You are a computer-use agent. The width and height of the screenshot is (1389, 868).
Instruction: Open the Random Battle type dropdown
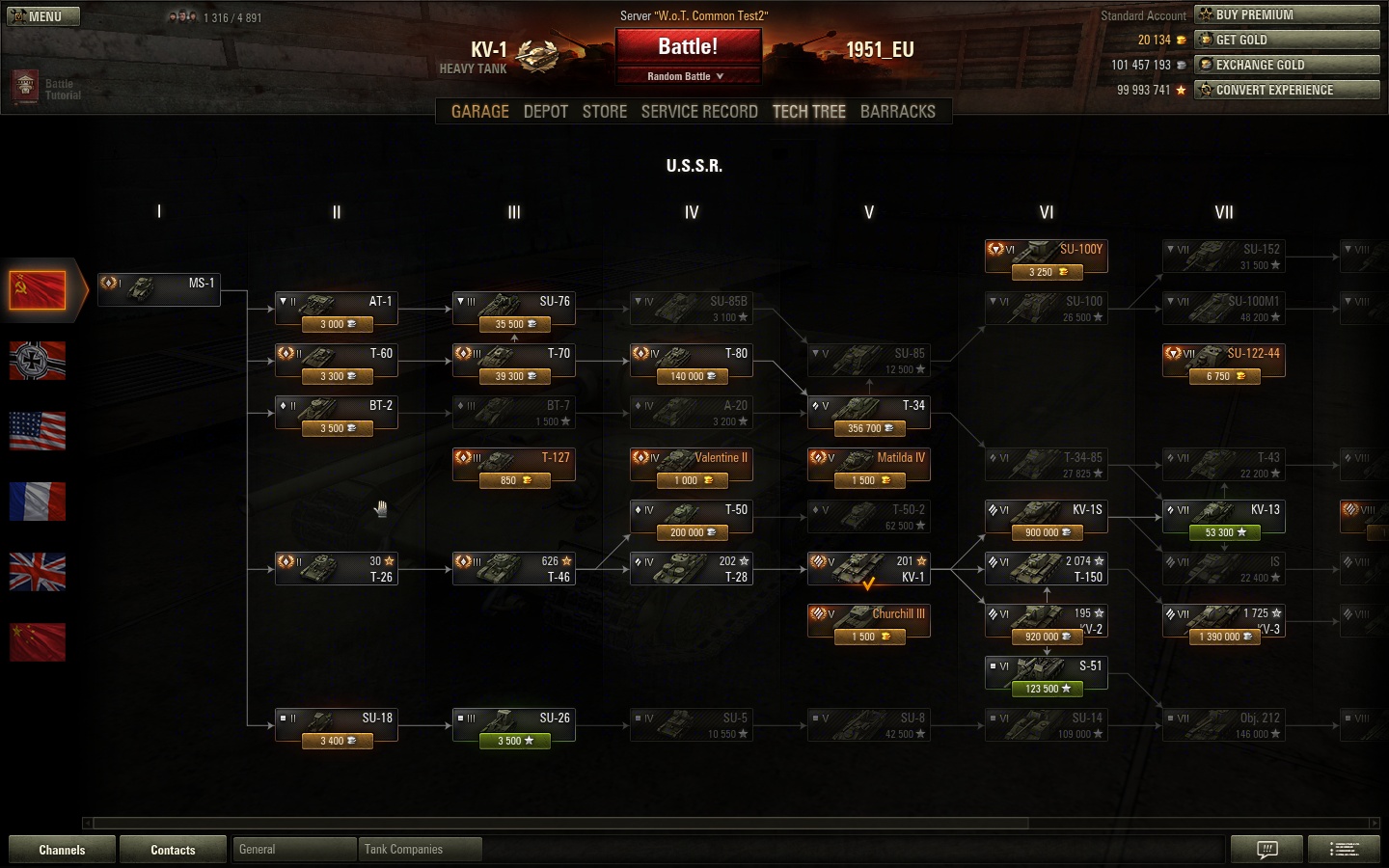coord(686,76)
